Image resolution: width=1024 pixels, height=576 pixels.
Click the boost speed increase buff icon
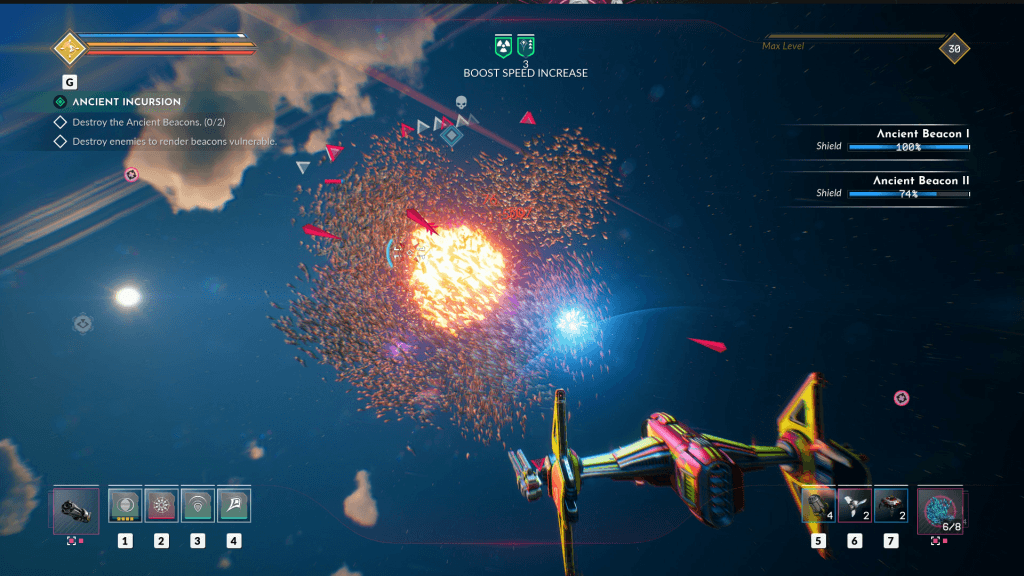(x=526, y=45)
